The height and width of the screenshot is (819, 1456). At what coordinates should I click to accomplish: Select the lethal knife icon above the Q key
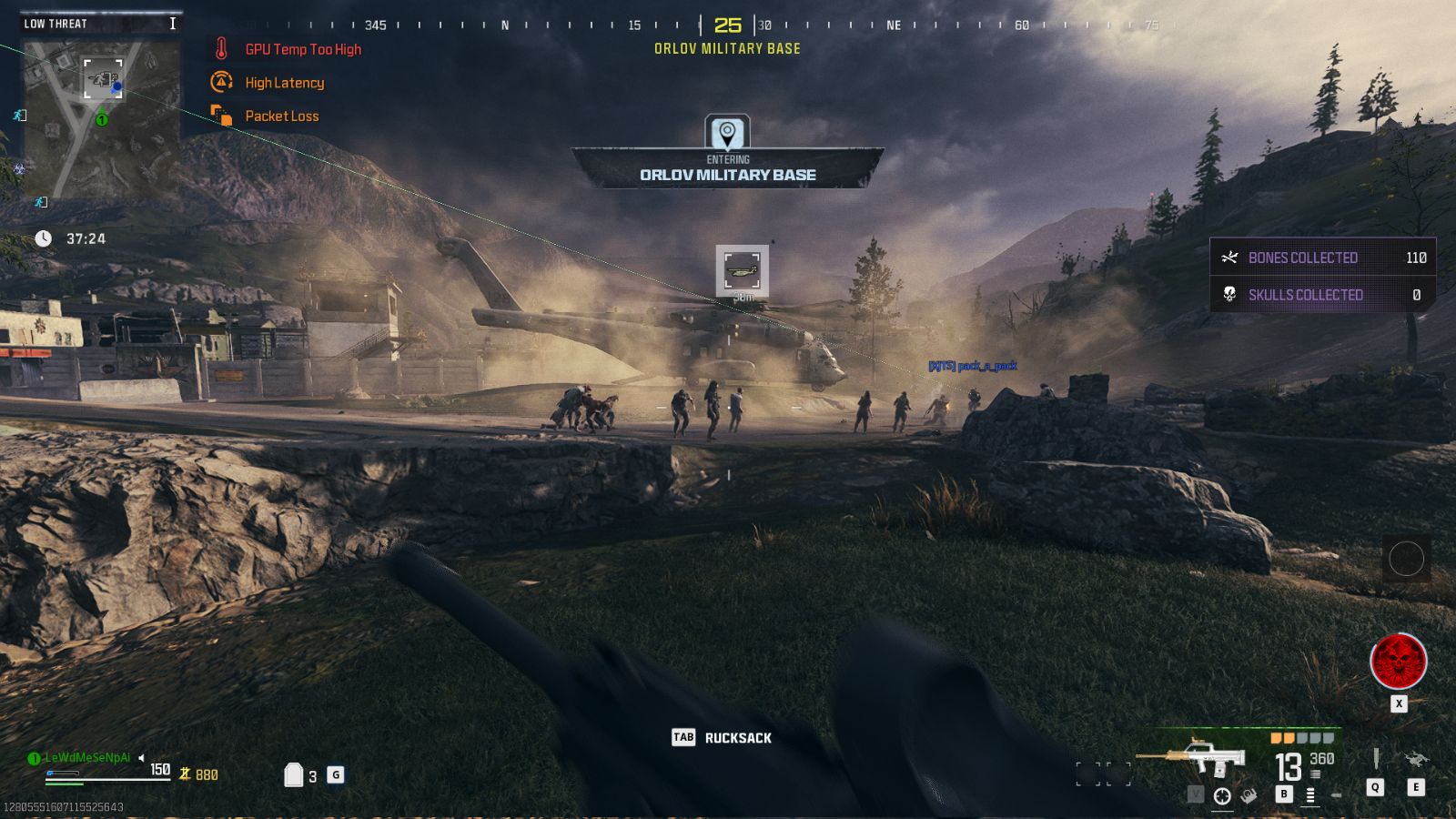tap(1376, 758)
